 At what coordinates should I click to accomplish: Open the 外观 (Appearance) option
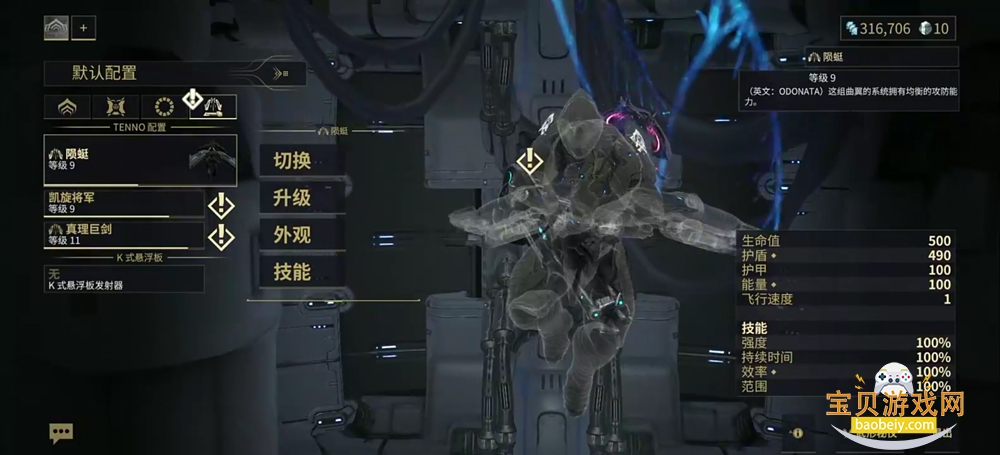click(x=291, y=234)
